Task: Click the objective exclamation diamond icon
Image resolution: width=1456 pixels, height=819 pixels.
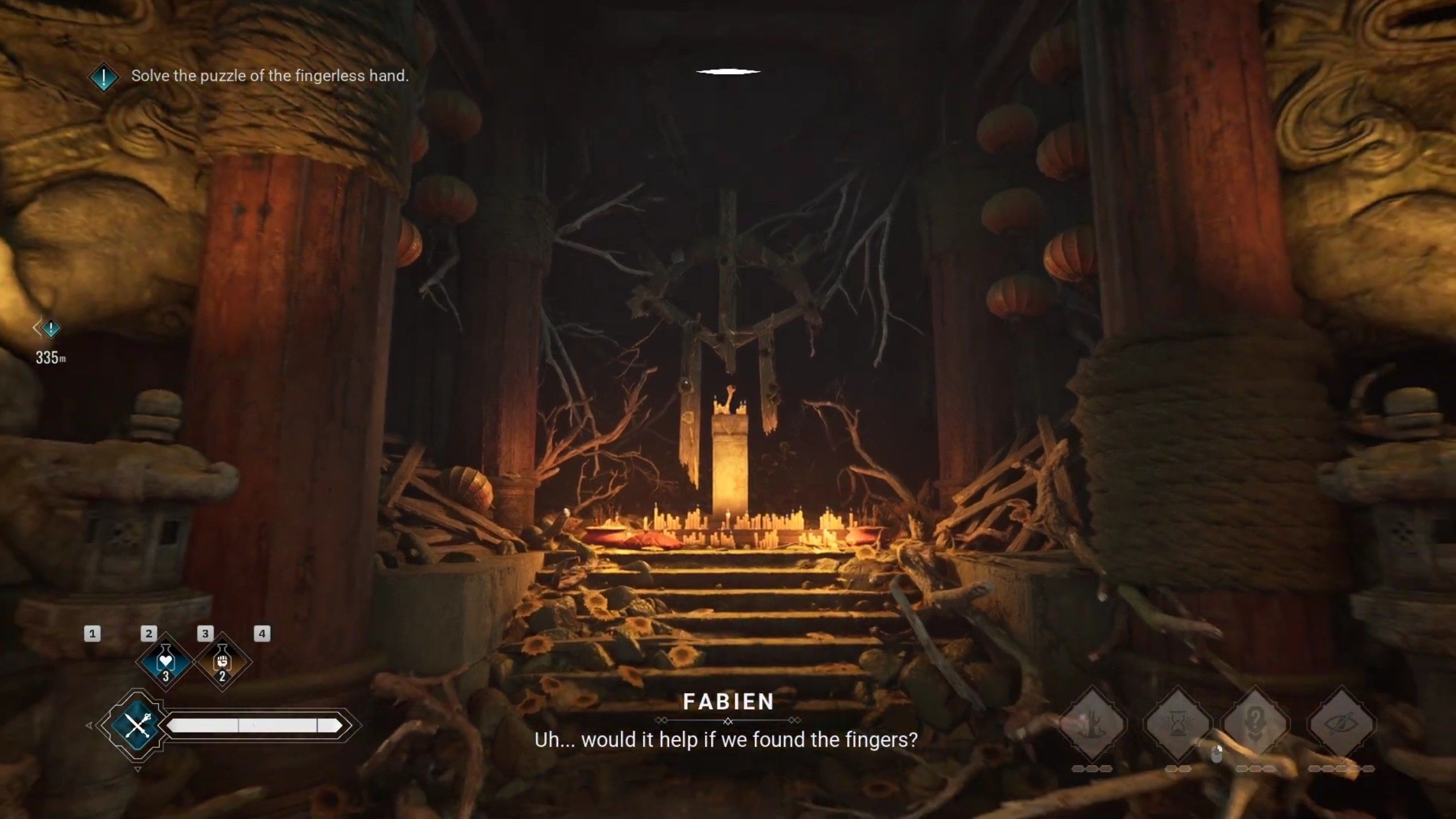Action: point(103,75)
